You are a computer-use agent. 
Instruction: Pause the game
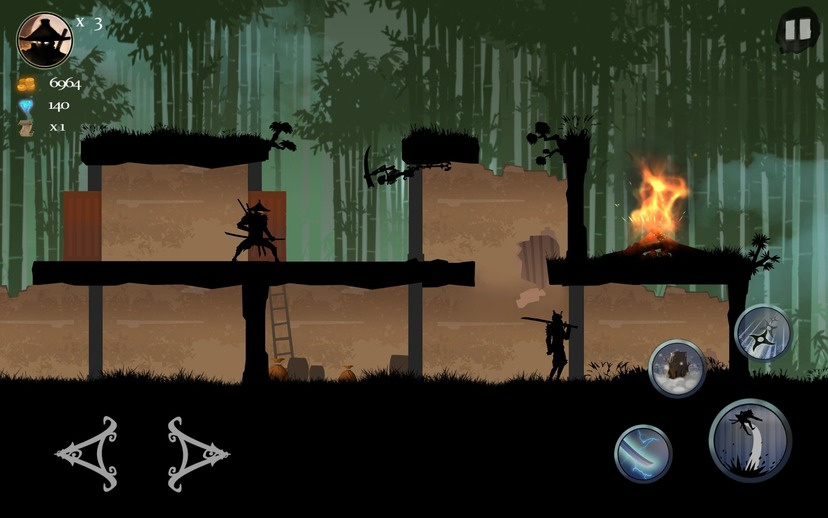[x=797, y=29]
